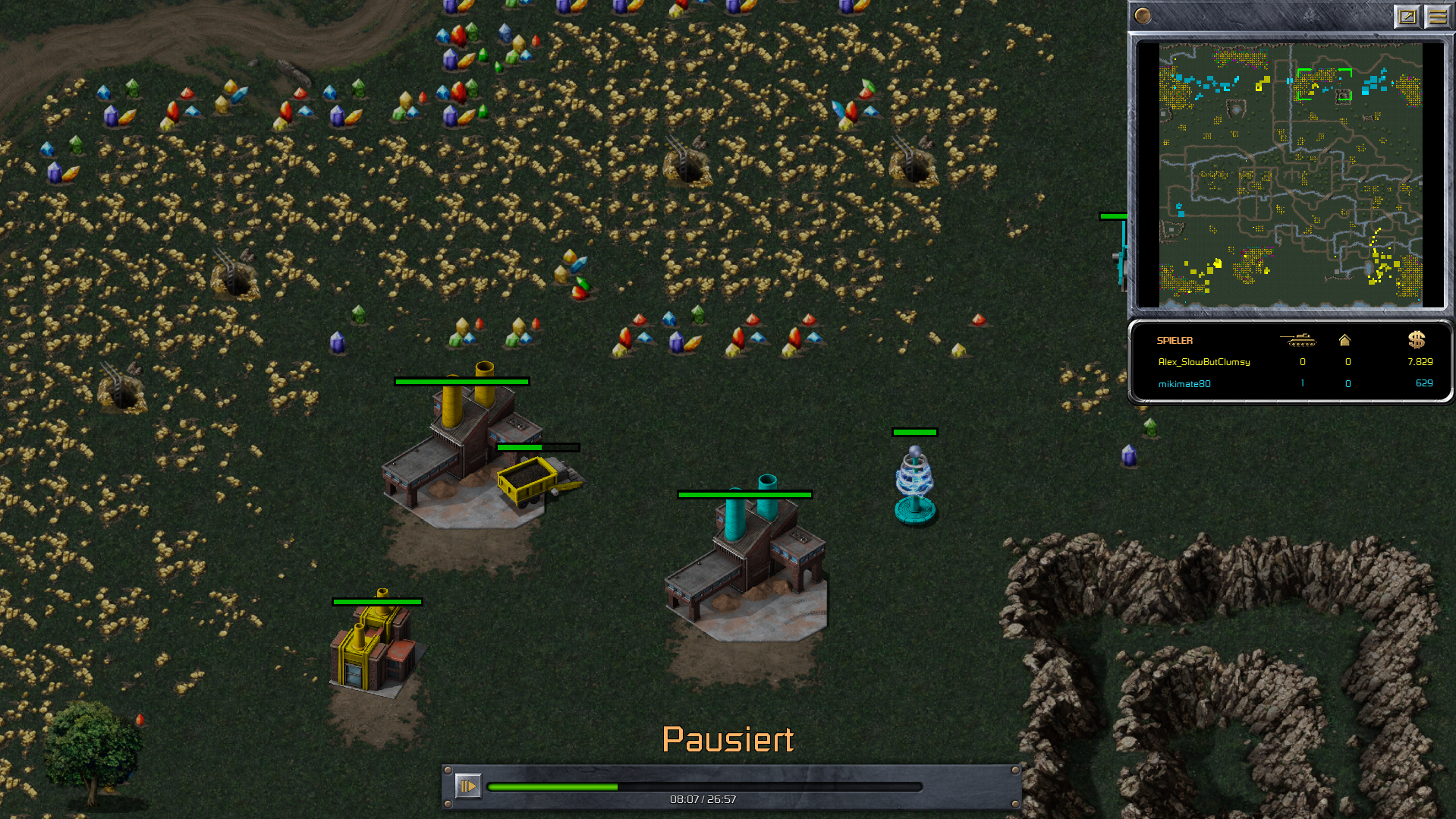
Task: Jump to a spot on the minimap
Action: [x=1290, y=175]
